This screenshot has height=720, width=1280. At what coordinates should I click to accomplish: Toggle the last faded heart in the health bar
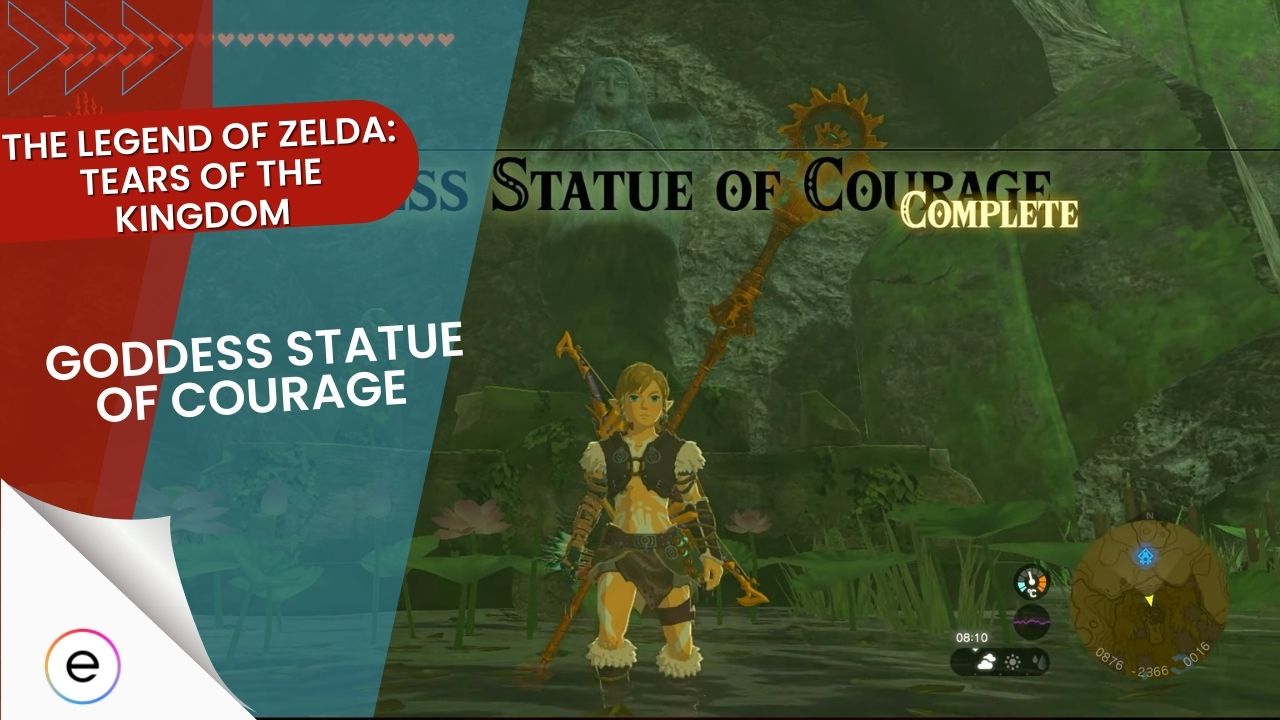pyautogui.click(x=448, y=39)
